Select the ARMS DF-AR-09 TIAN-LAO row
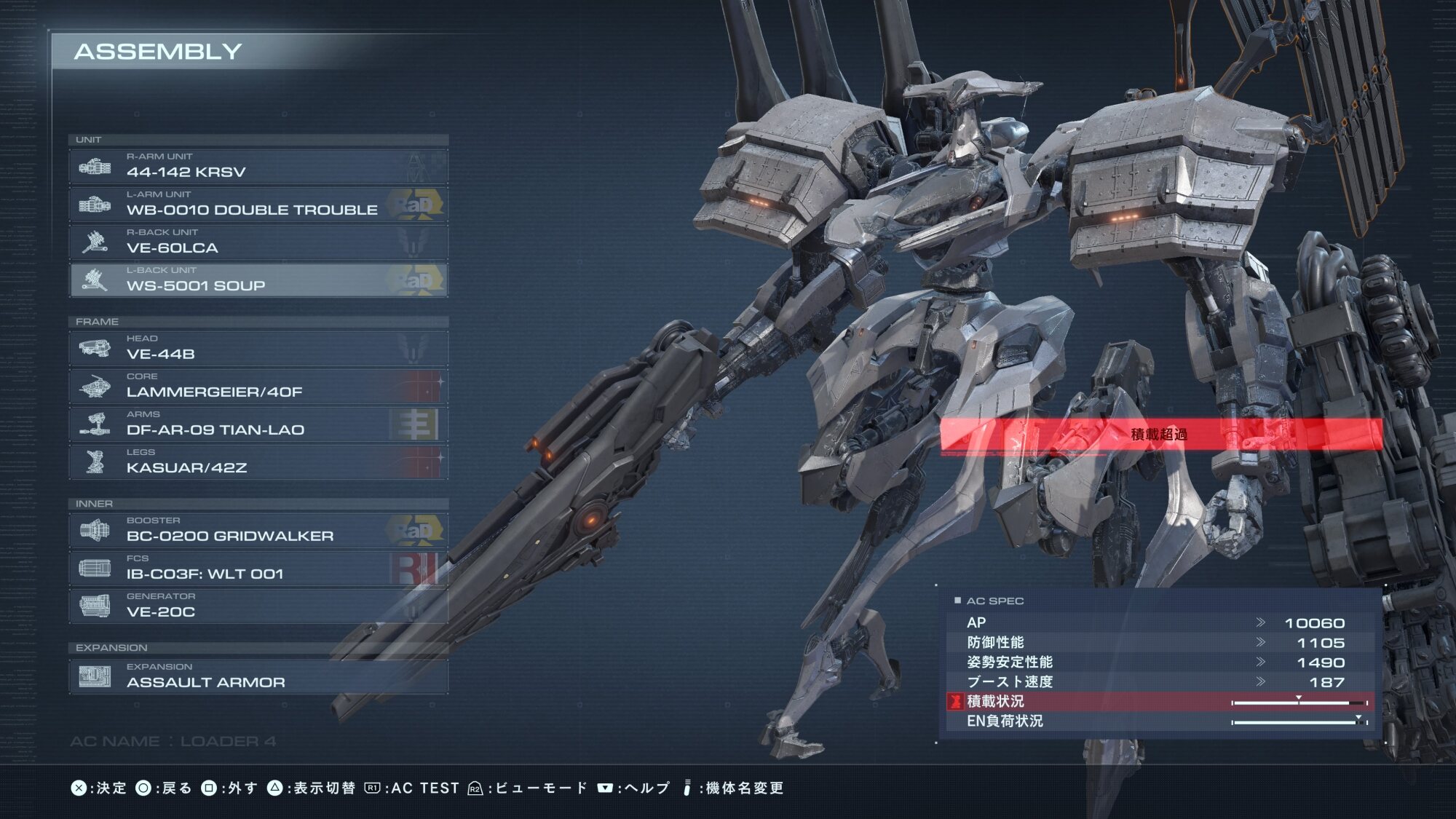 pos(258,424)
